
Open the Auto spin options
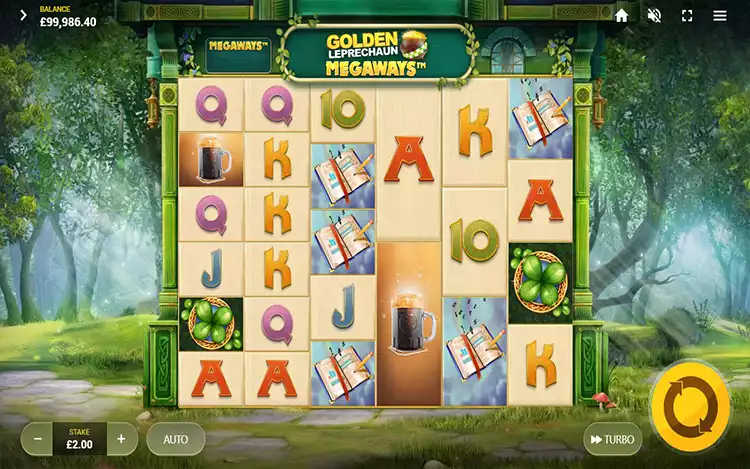(176, 439)
